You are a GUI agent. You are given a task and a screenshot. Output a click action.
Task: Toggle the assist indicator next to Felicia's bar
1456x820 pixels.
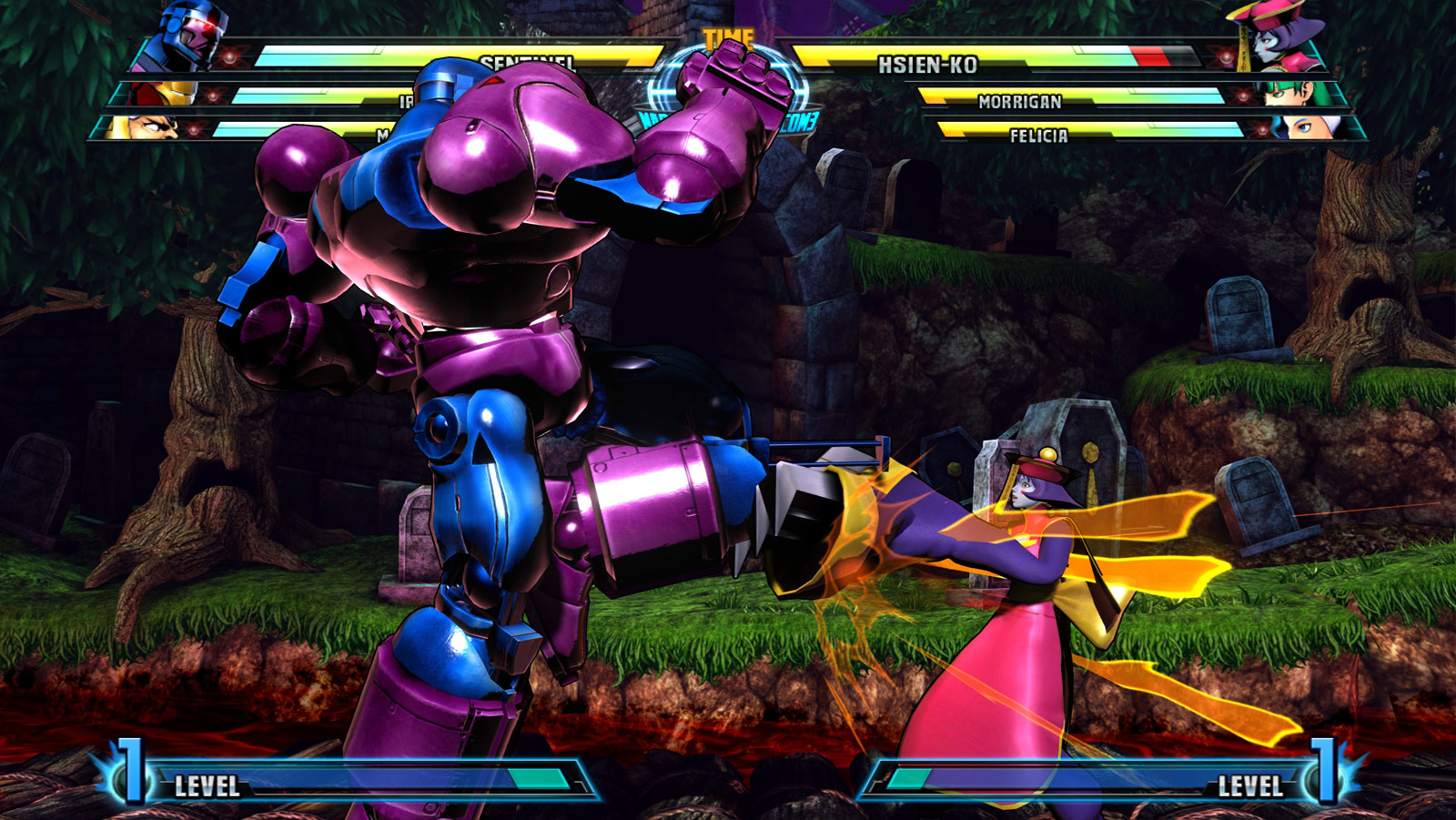coord(1263,130)
